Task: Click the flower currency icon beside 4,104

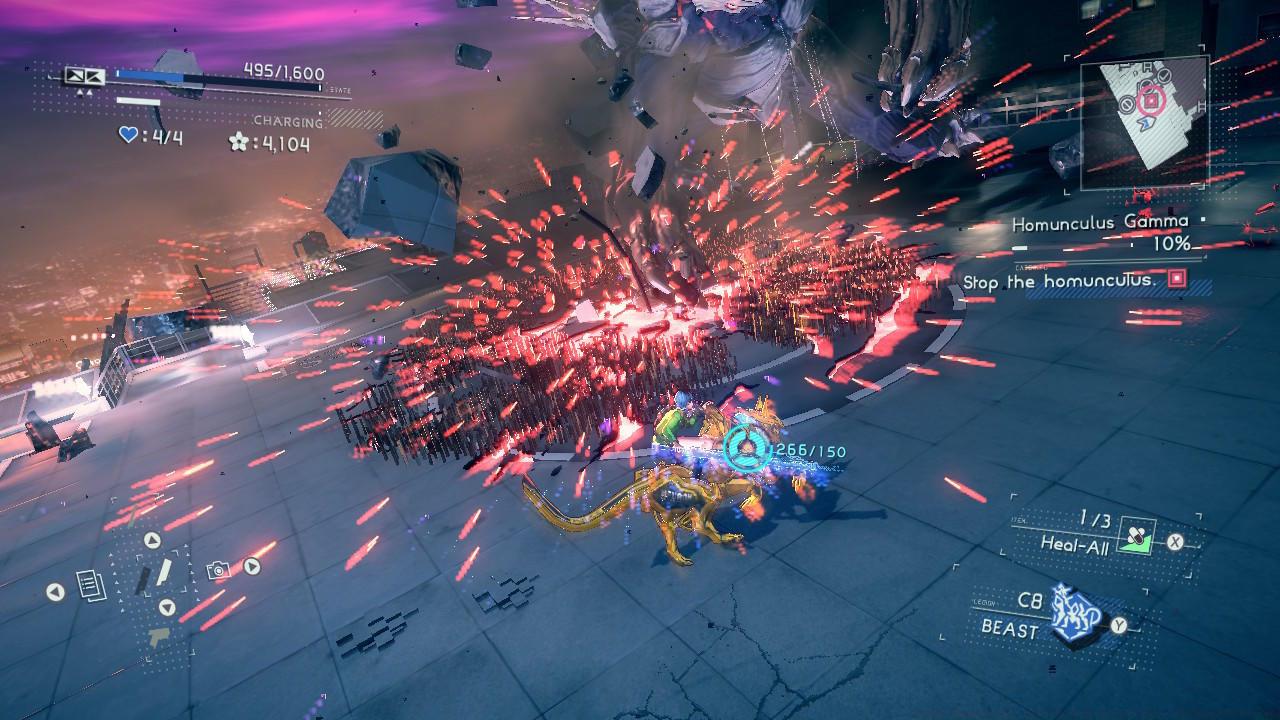Action: coord(239,143)
